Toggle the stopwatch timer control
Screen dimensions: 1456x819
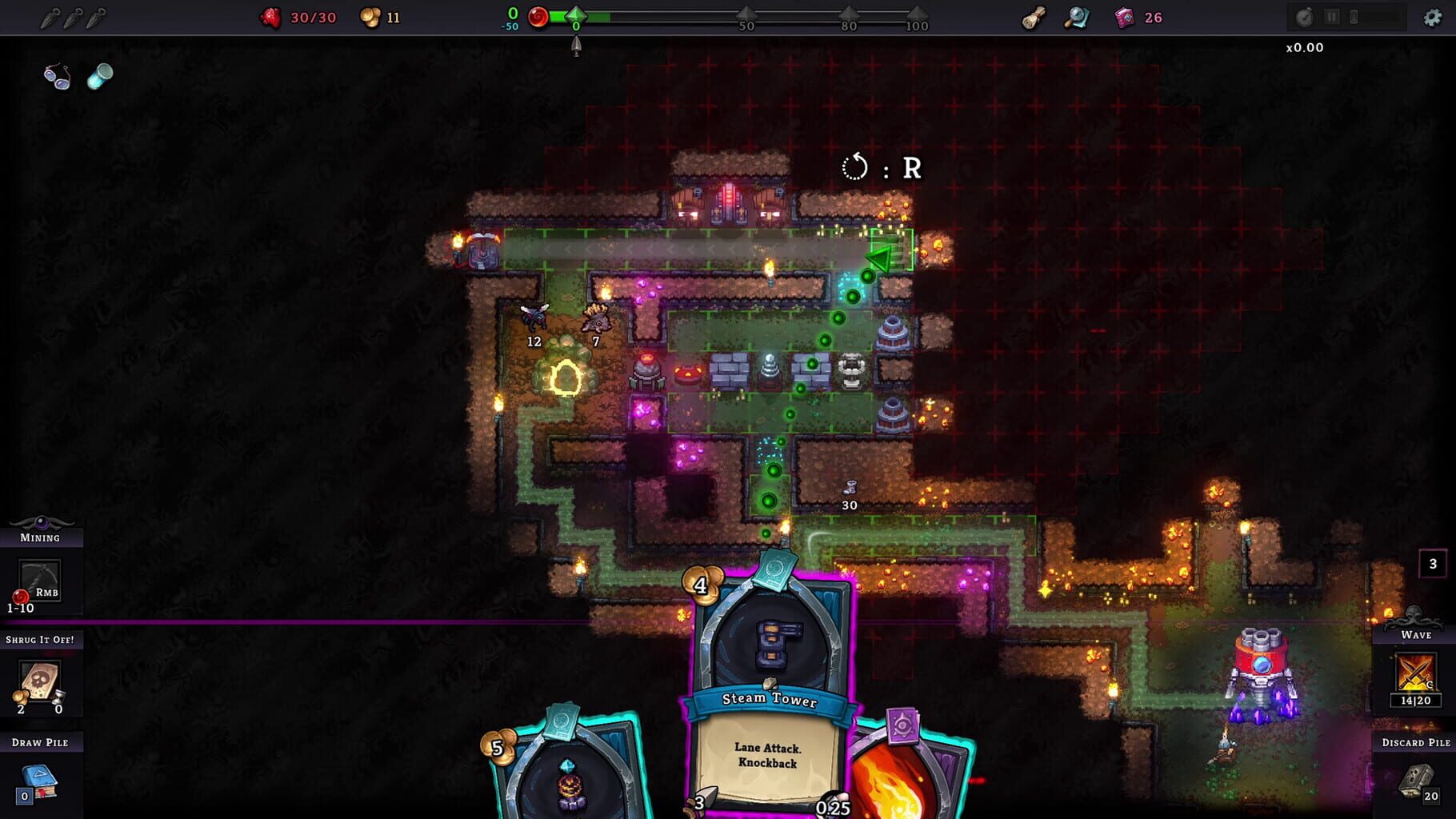1304,17
